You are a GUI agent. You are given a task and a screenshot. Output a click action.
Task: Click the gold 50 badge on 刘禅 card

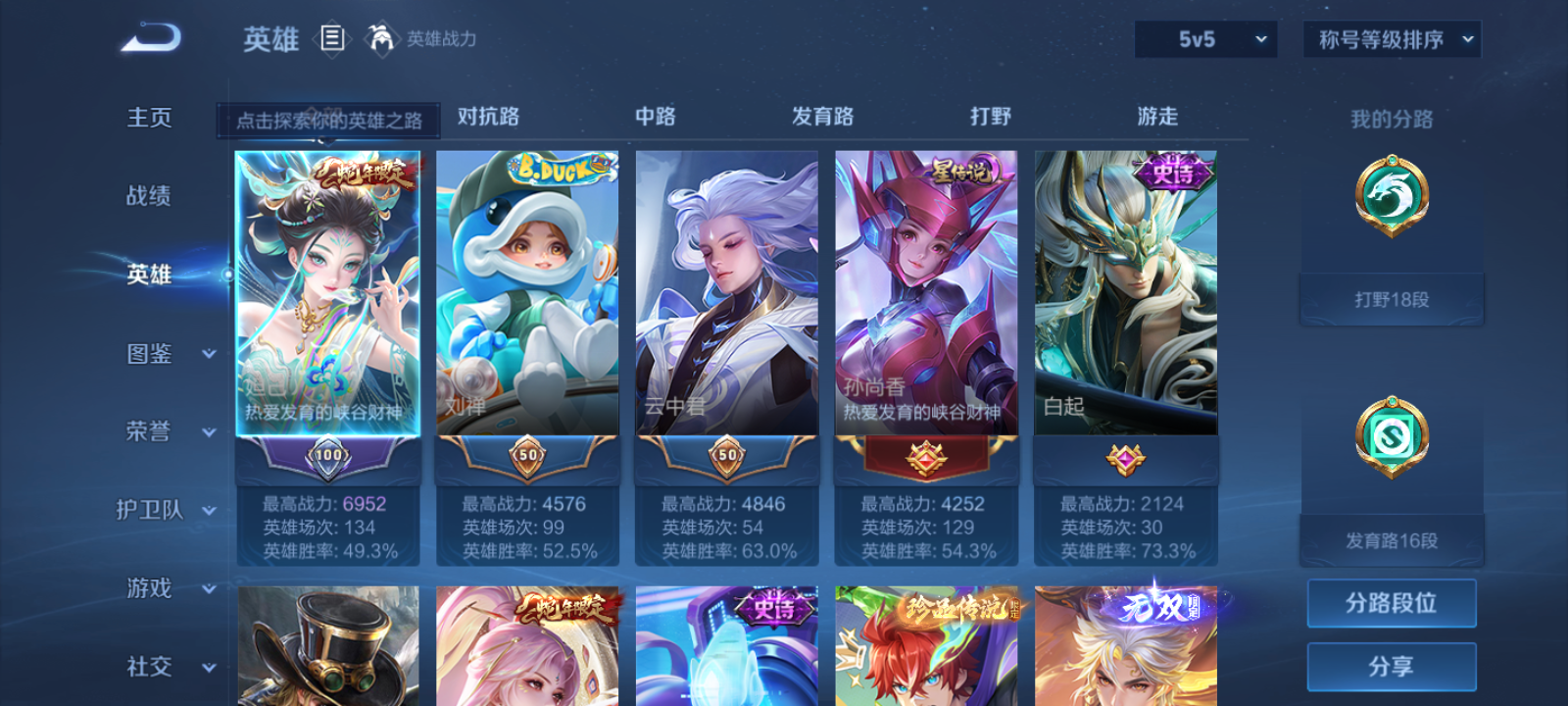[x=526, y=454]
